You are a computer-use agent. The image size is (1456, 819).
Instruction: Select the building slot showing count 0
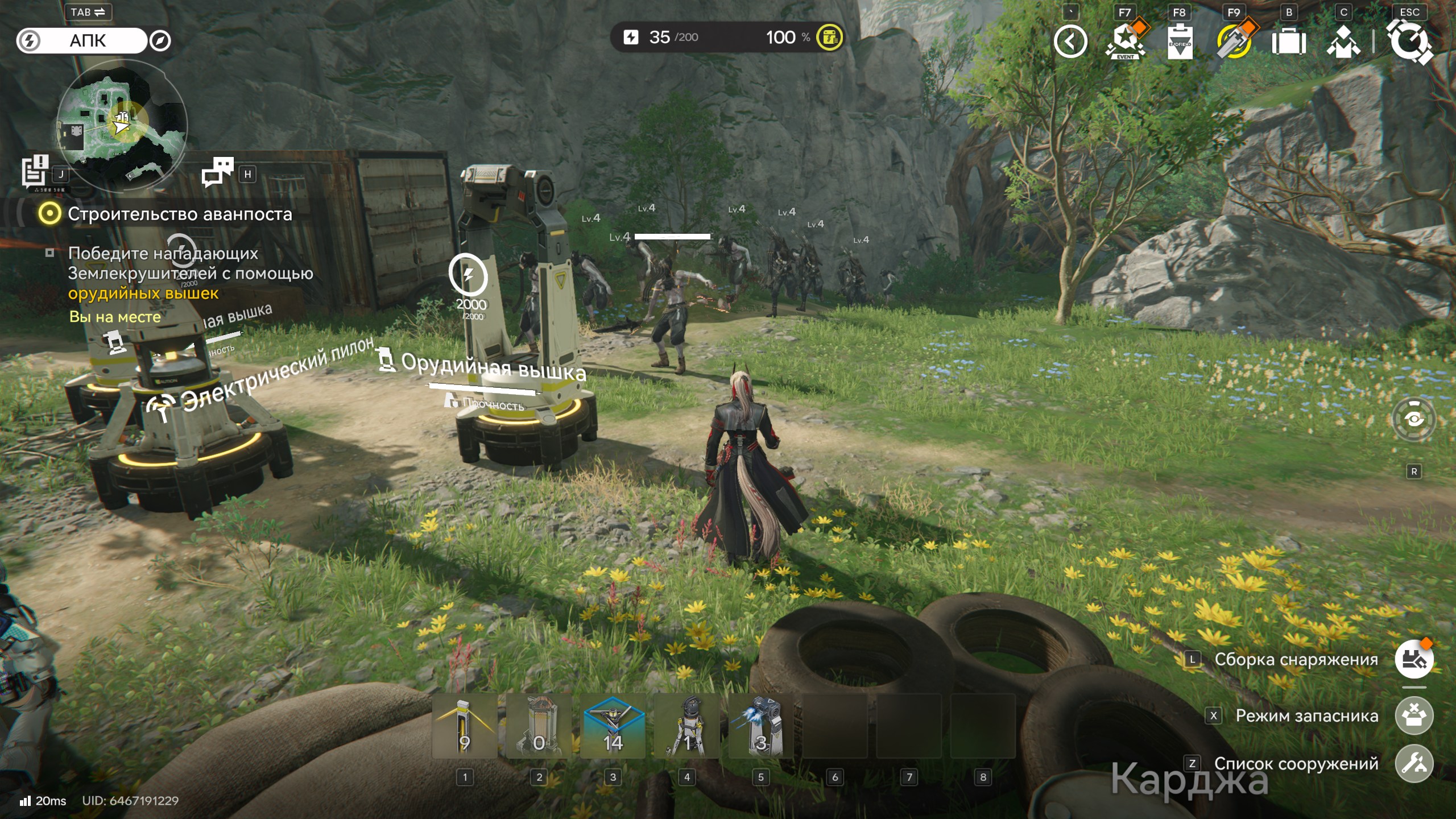tap(539, 726)
